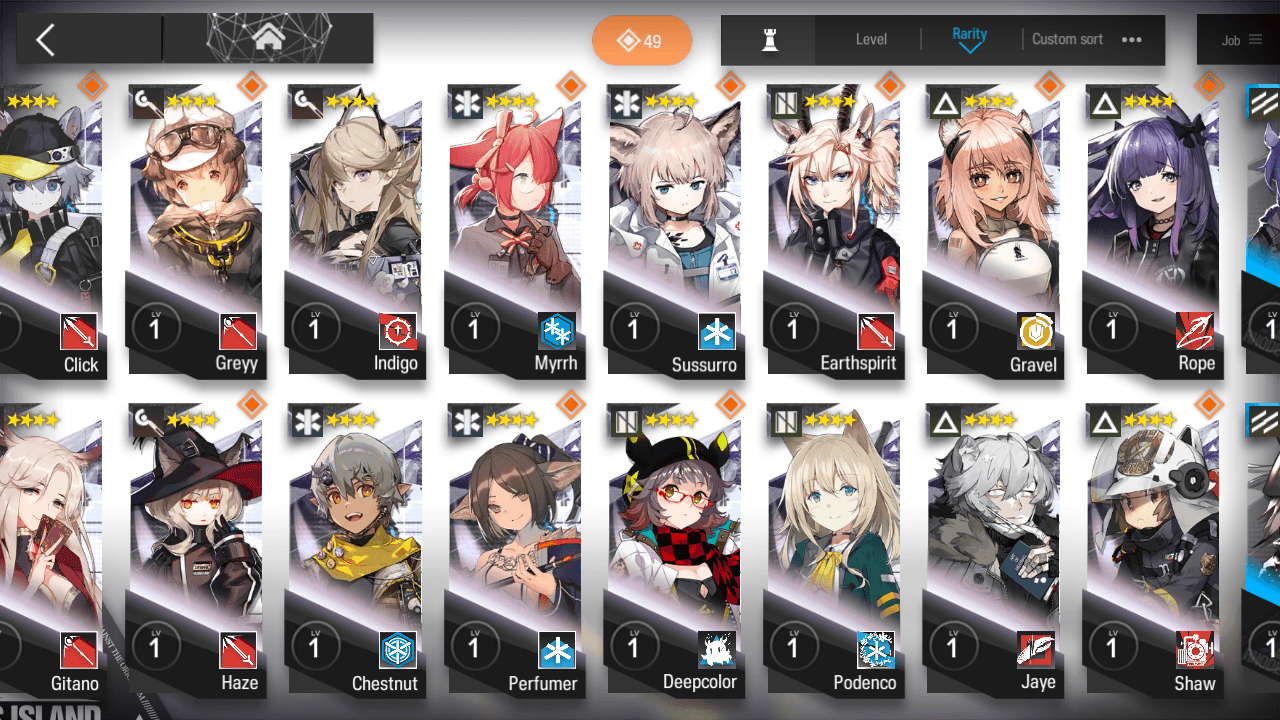
Task: Sort operators by Level
Action: (x=871, y=40)
